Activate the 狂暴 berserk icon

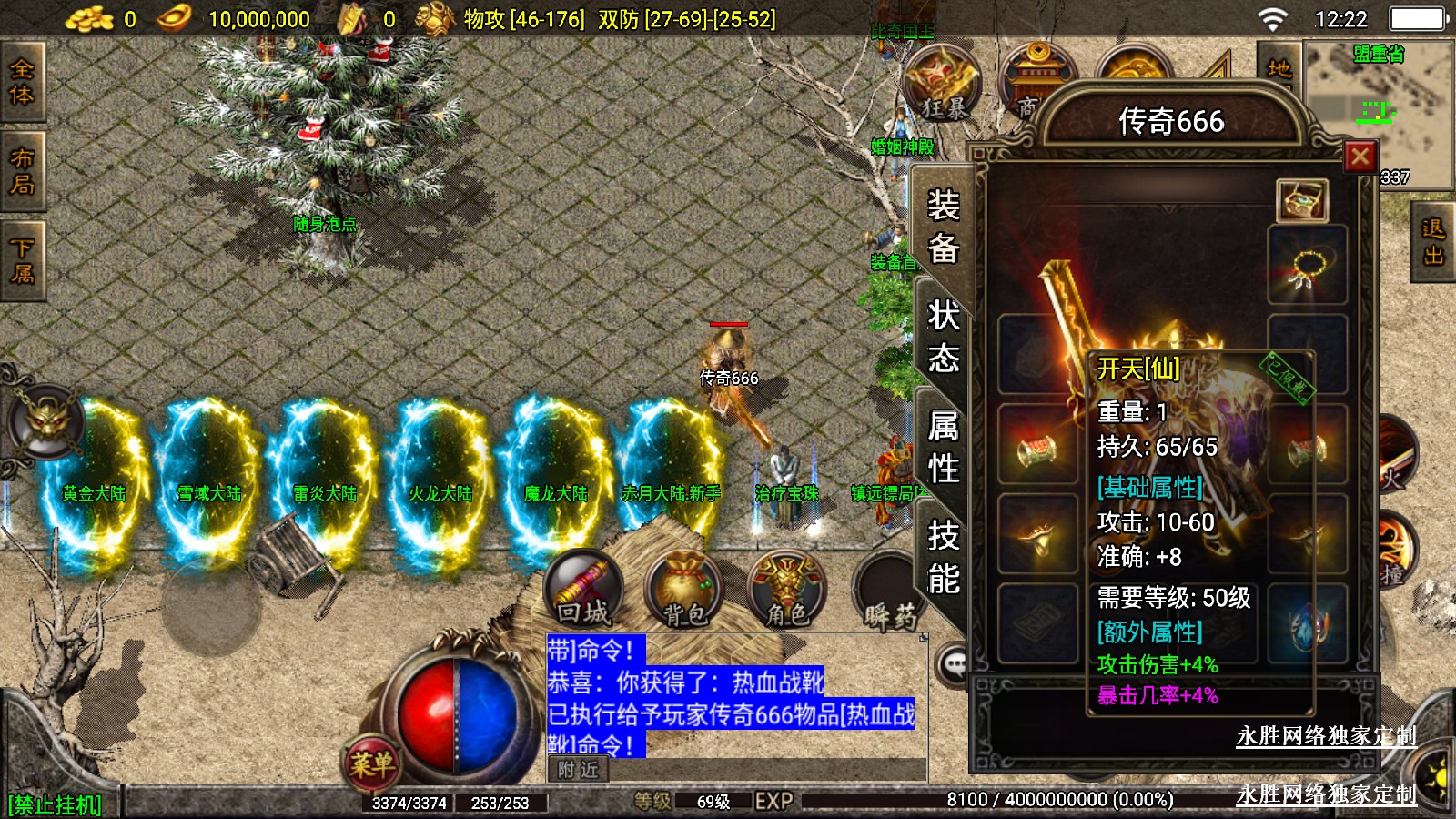click(943, 84)
